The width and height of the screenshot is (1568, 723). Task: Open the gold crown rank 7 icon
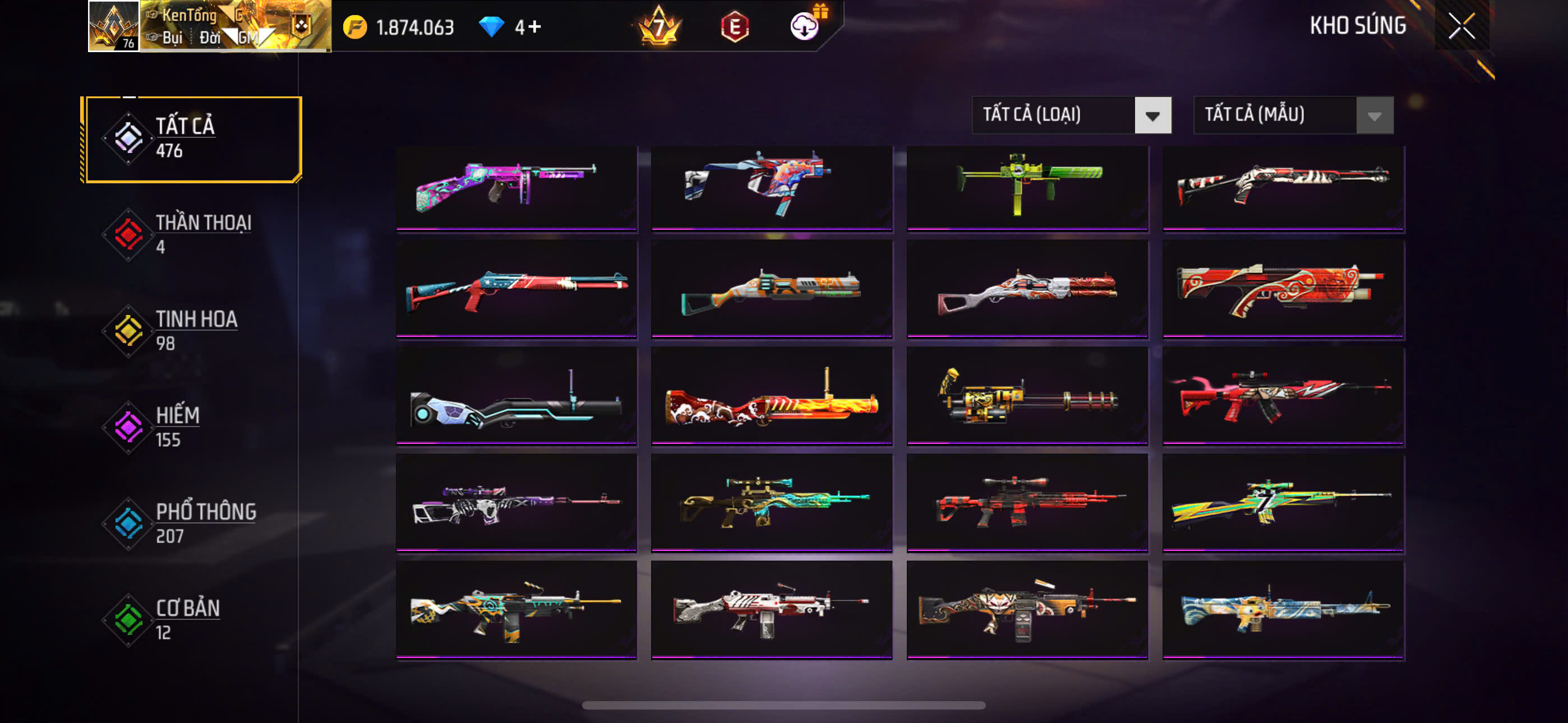pos(658,27)
